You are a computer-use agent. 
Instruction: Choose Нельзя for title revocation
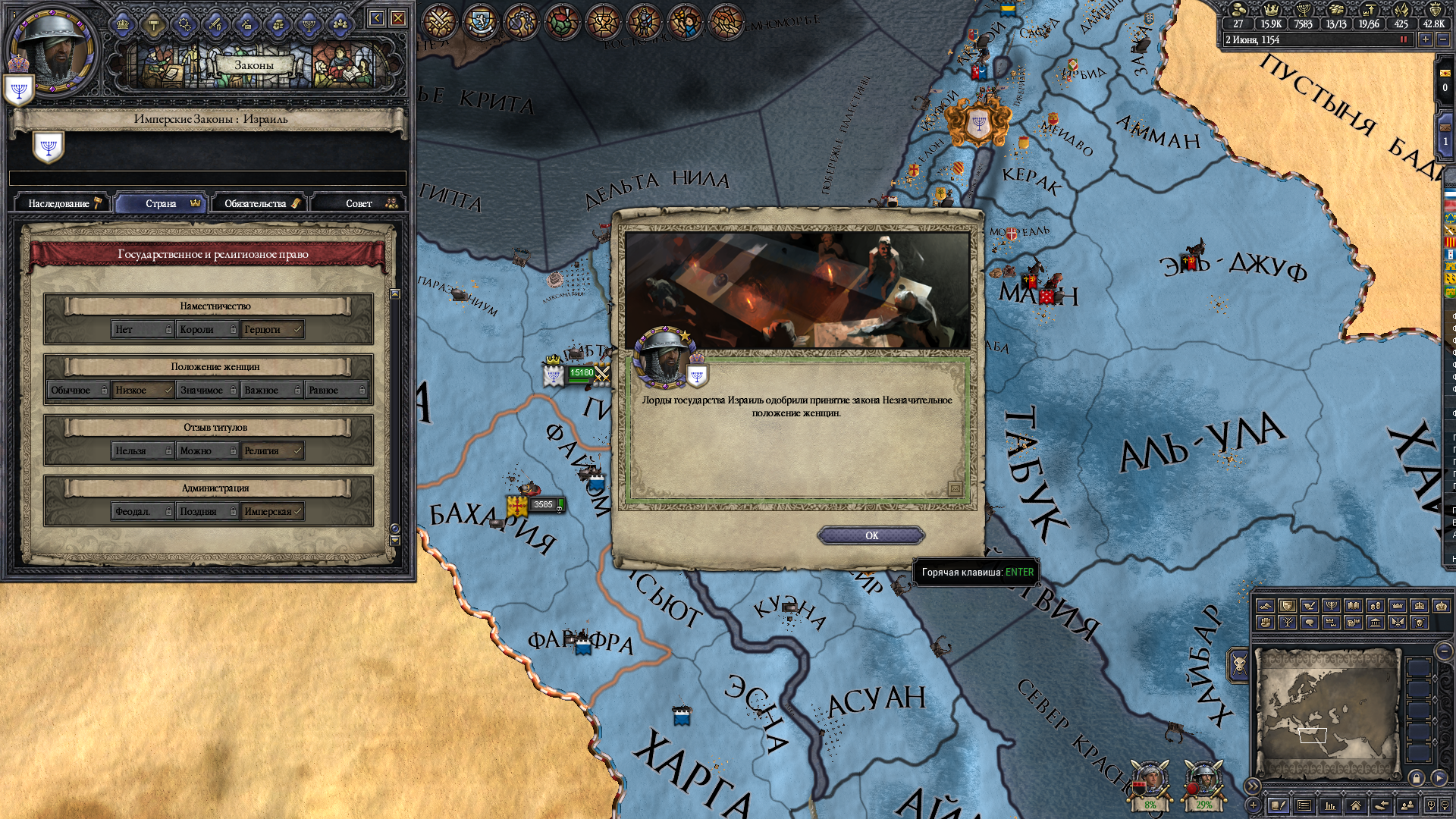[x=142, y=450]
